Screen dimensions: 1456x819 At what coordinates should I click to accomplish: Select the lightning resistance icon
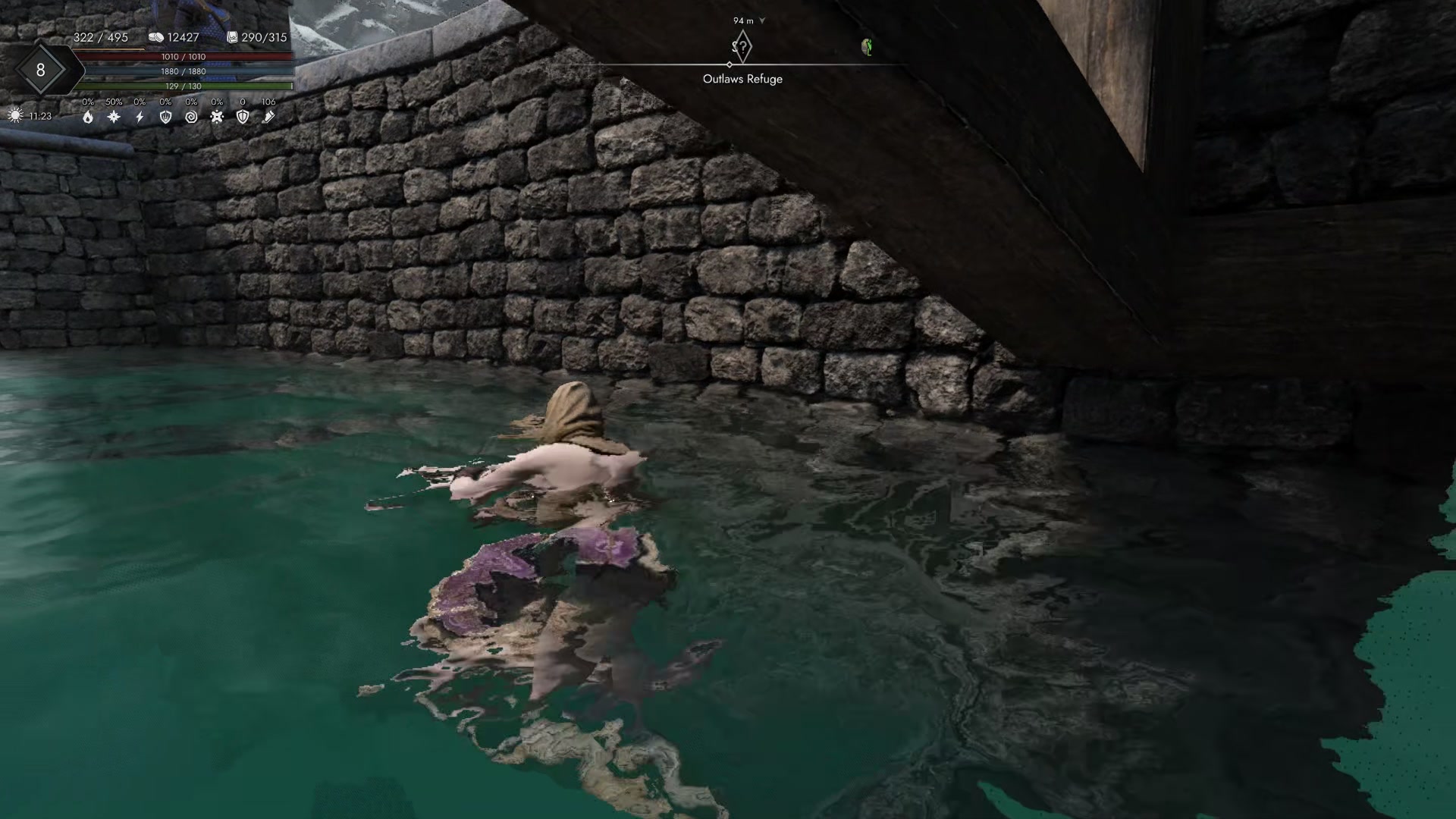coord(140,117)
